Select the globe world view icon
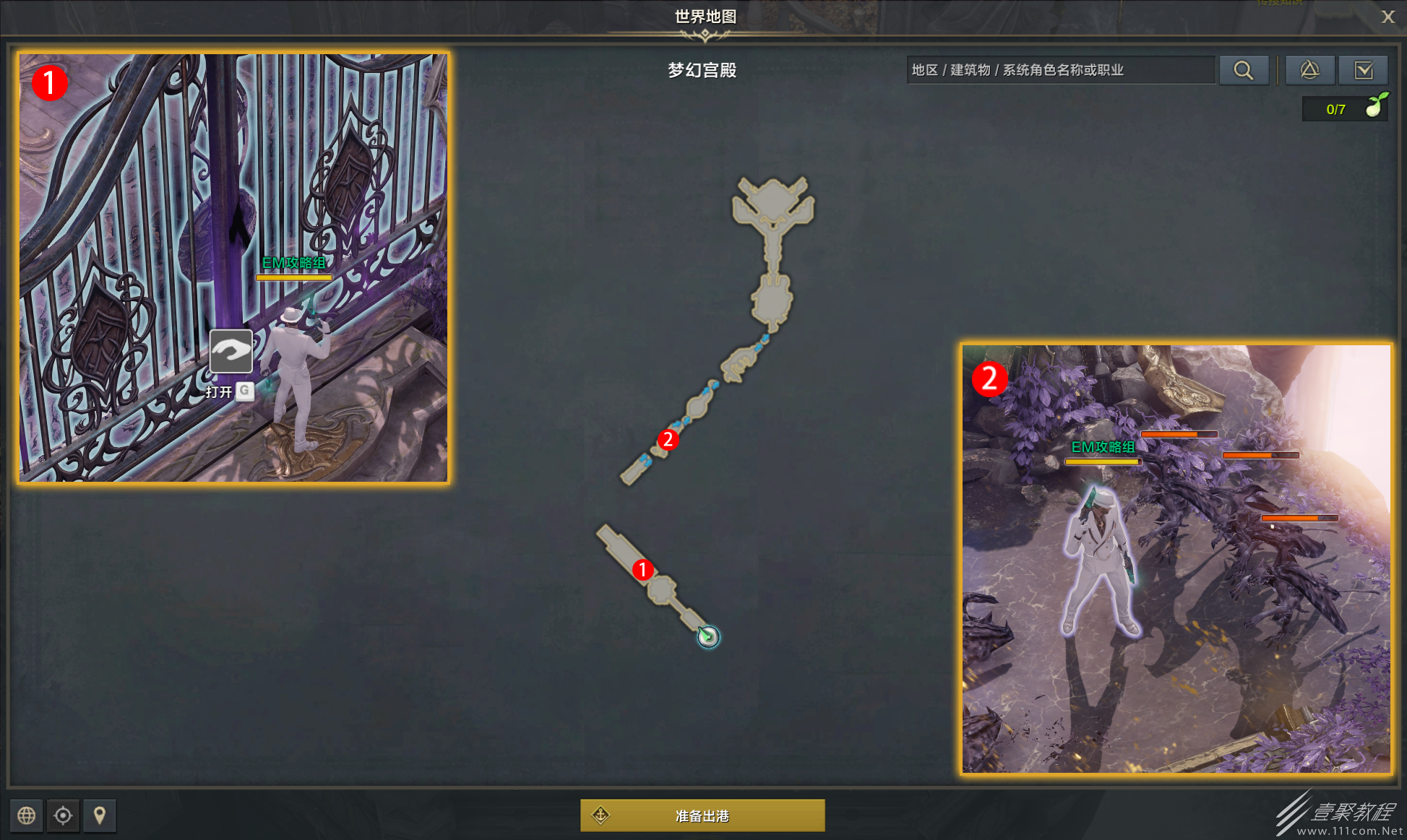This screenshot has width=1407, height=840. click(x=27, y=815)
